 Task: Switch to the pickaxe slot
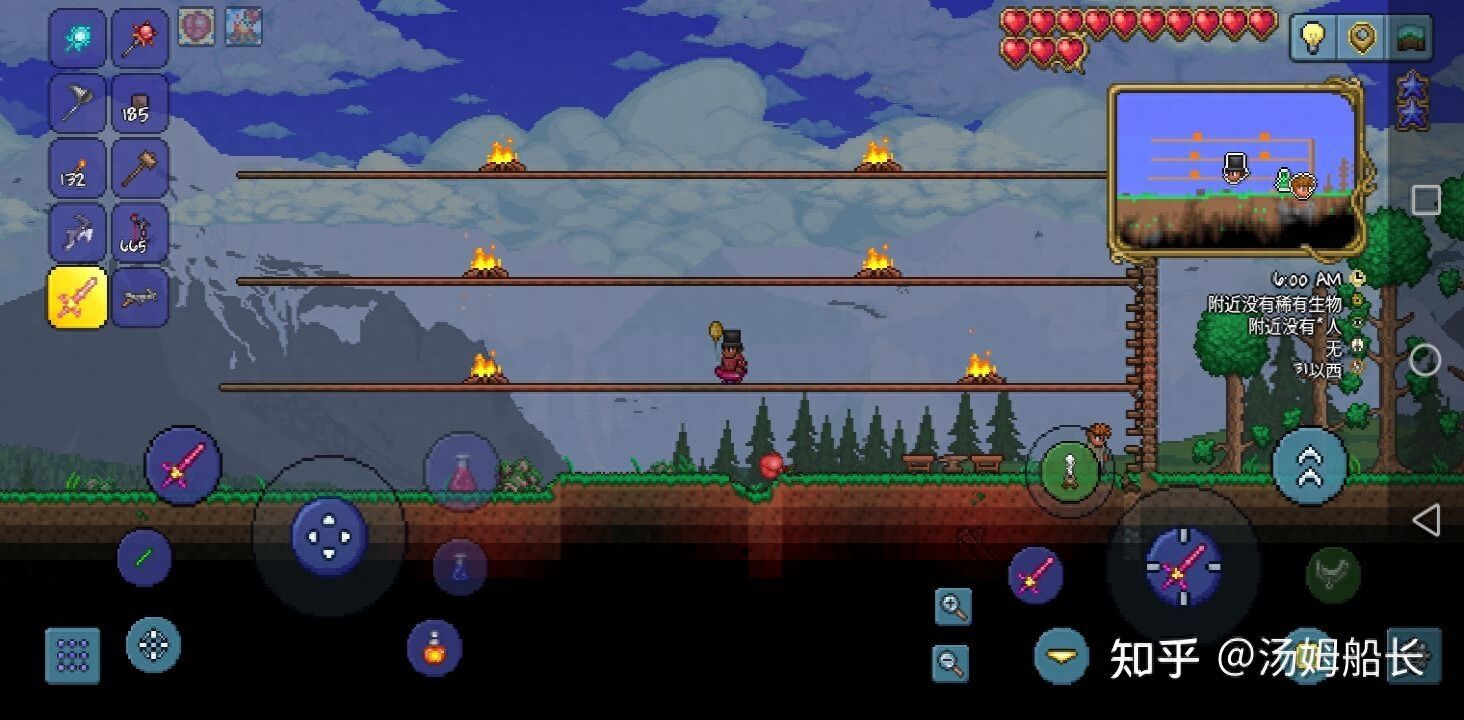pyautogui.click(x=77, y=233)
